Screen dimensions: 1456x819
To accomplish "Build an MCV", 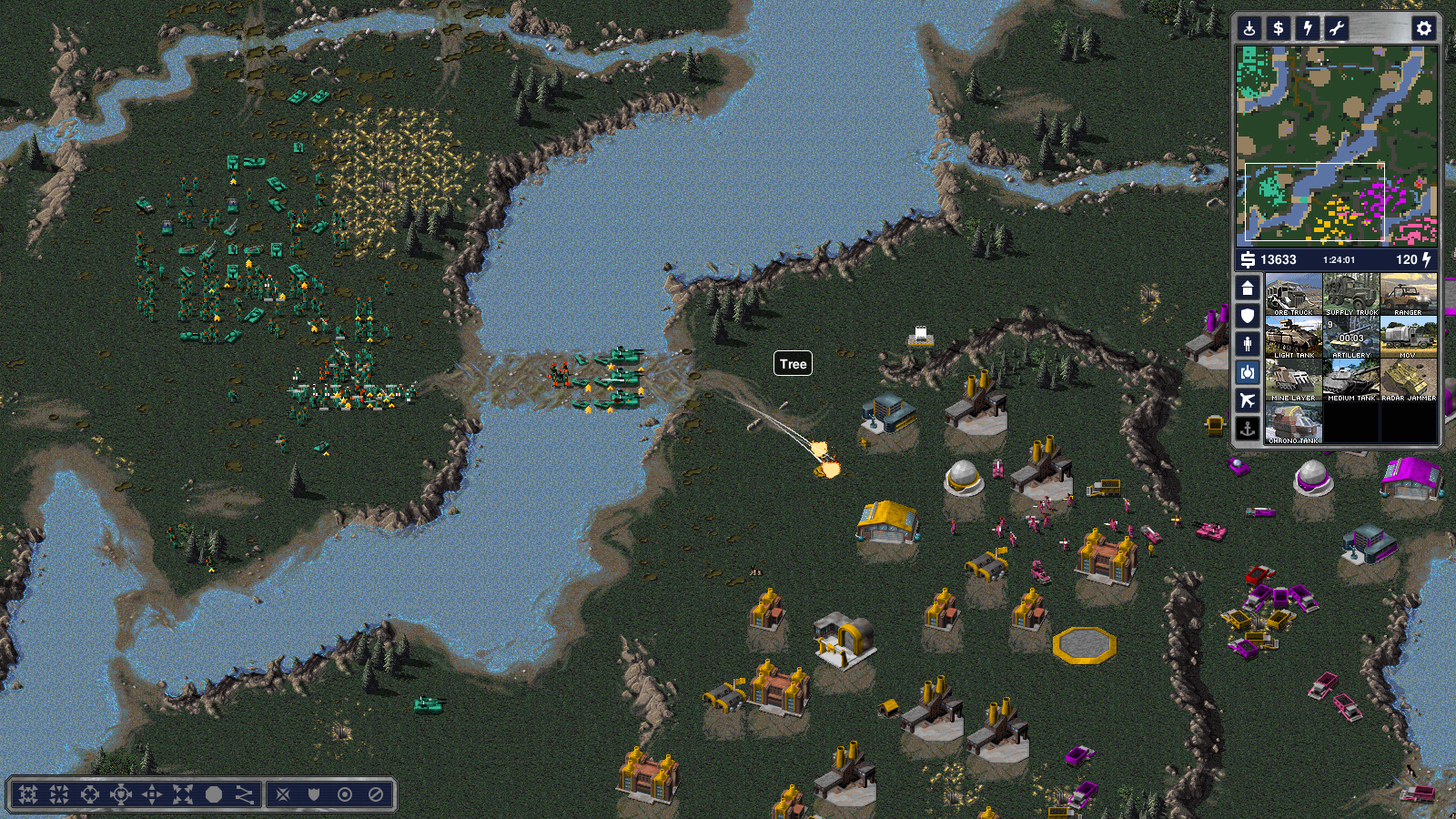I will tap(1409, 337).
